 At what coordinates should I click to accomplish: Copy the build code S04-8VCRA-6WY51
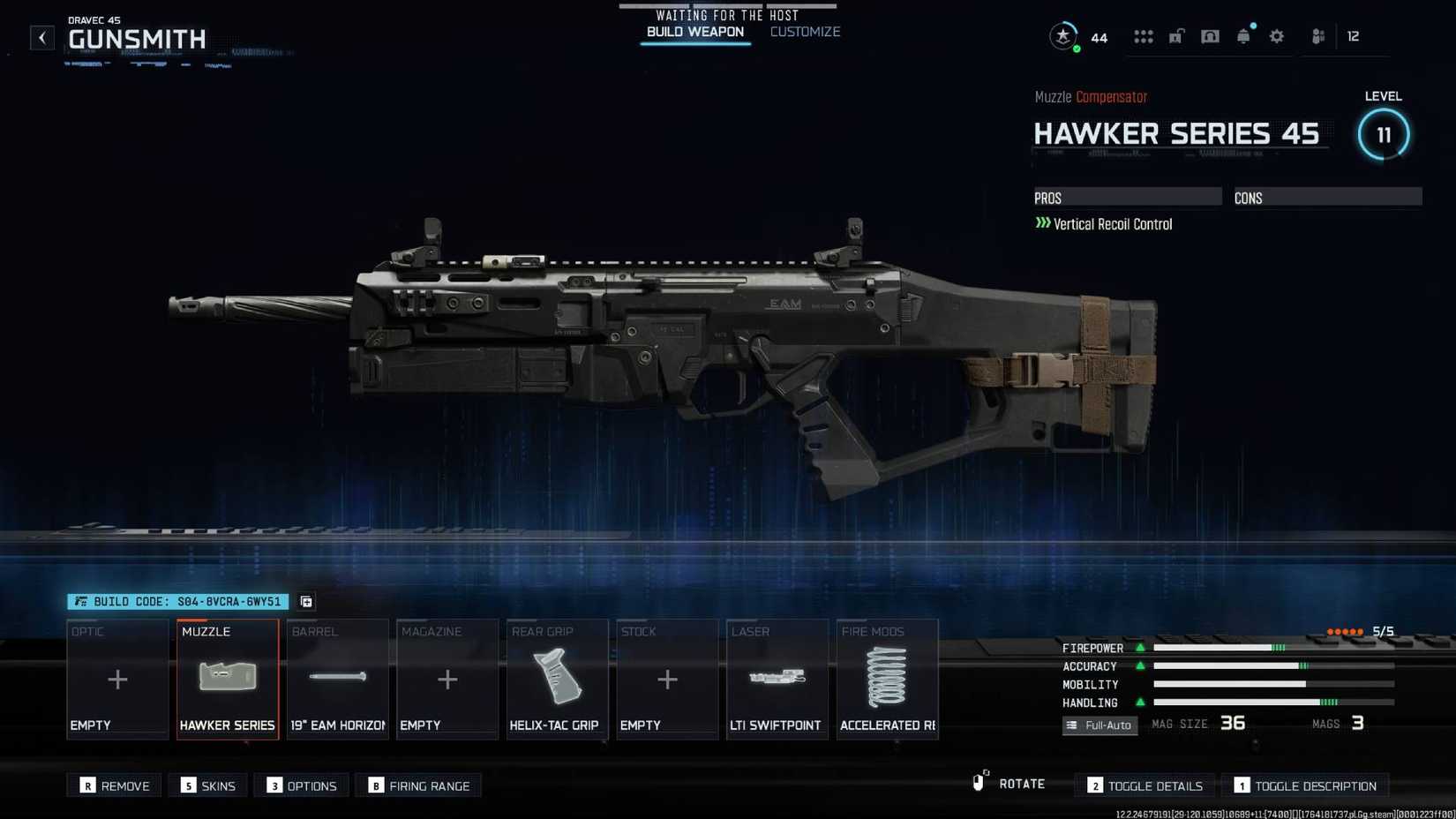click(x=305, y=601)
